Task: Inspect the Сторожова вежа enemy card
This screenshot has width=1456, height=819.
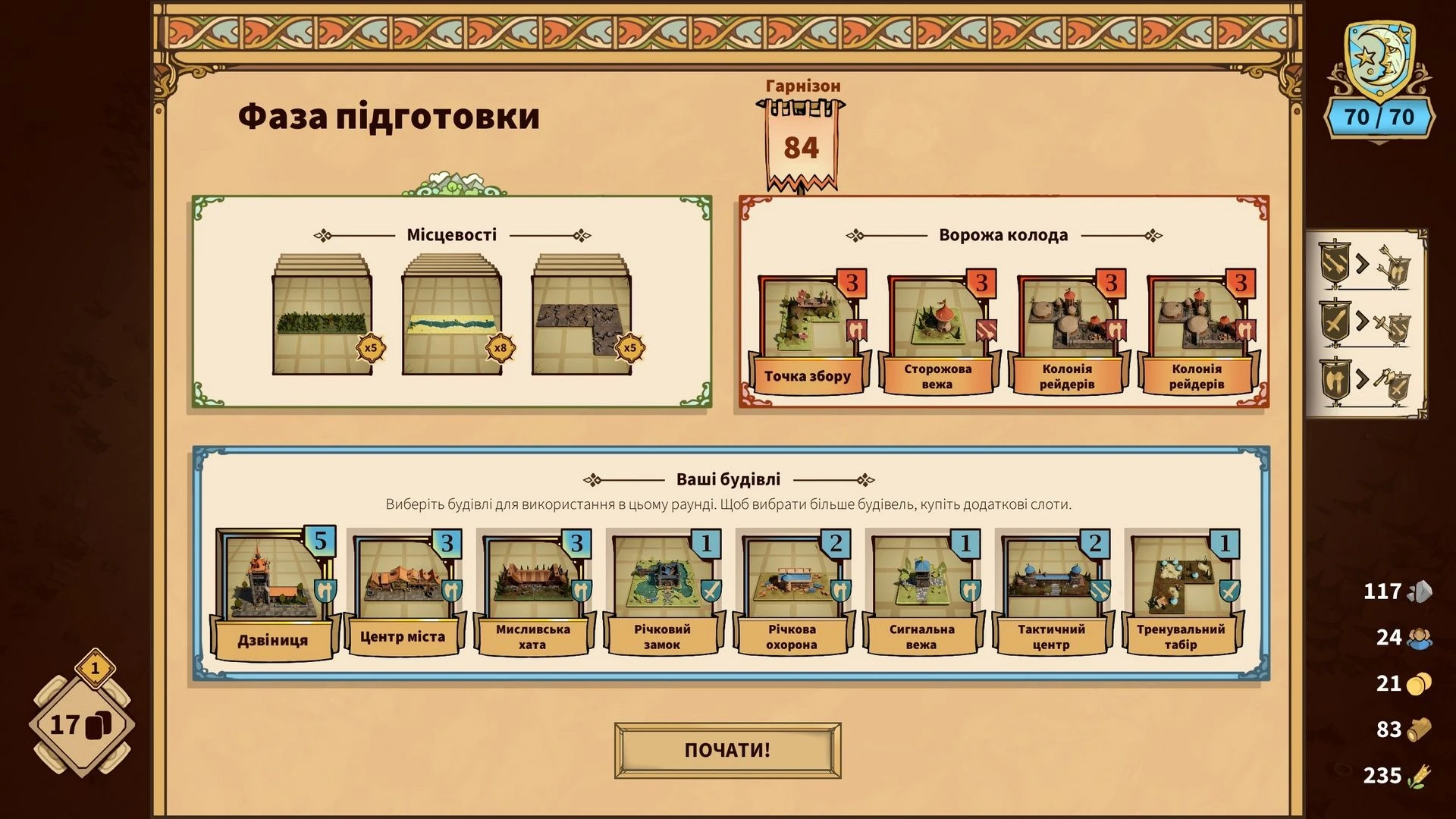Action: click(x=938, y=335)
